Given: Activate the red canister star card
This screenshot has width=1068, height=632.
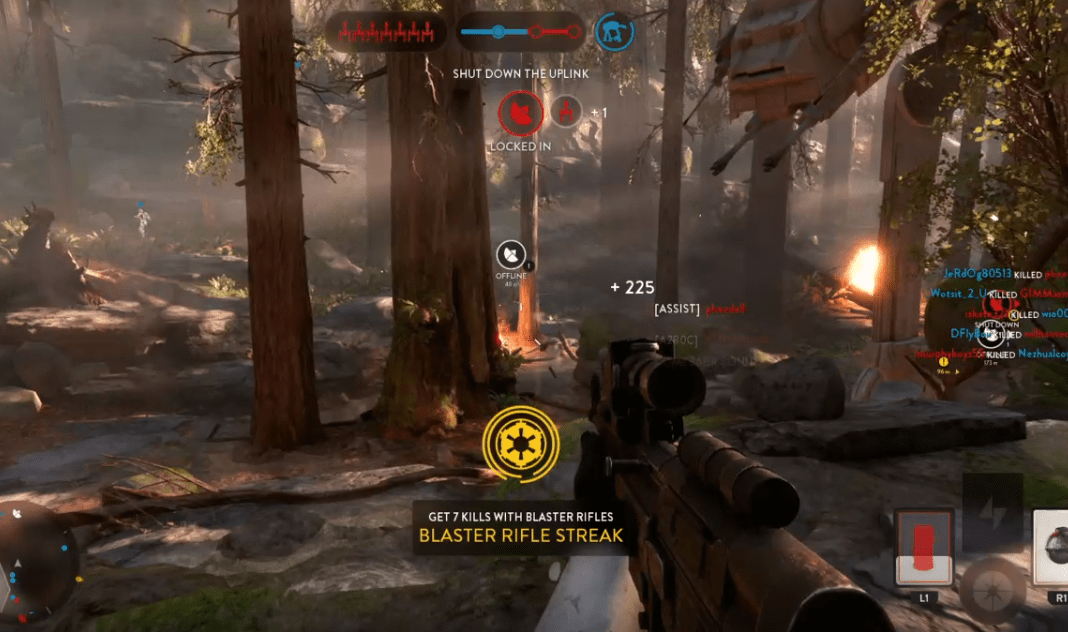Looking at the screenshot, I should pyautogui.click(x=922, y=550).
